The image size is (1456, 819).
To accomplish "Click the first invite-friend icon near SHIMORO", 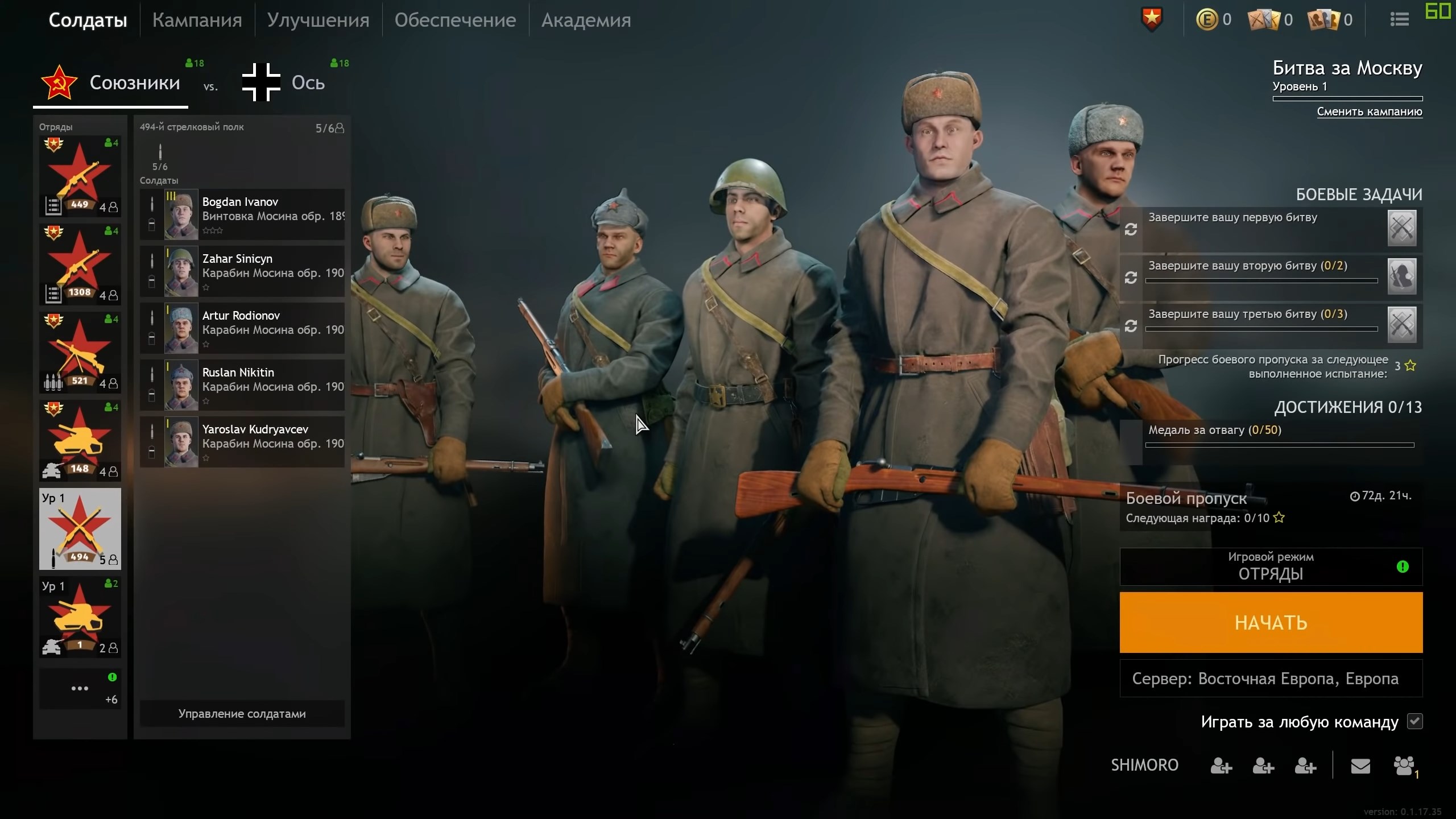I will tap(1221, 765).
